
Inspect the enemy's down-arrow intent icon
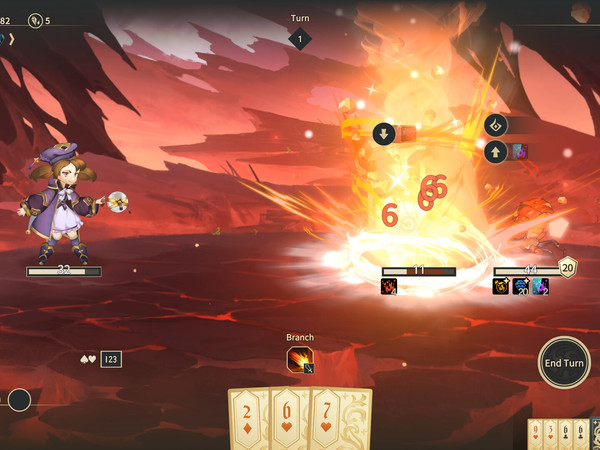[x=383, y=134]
